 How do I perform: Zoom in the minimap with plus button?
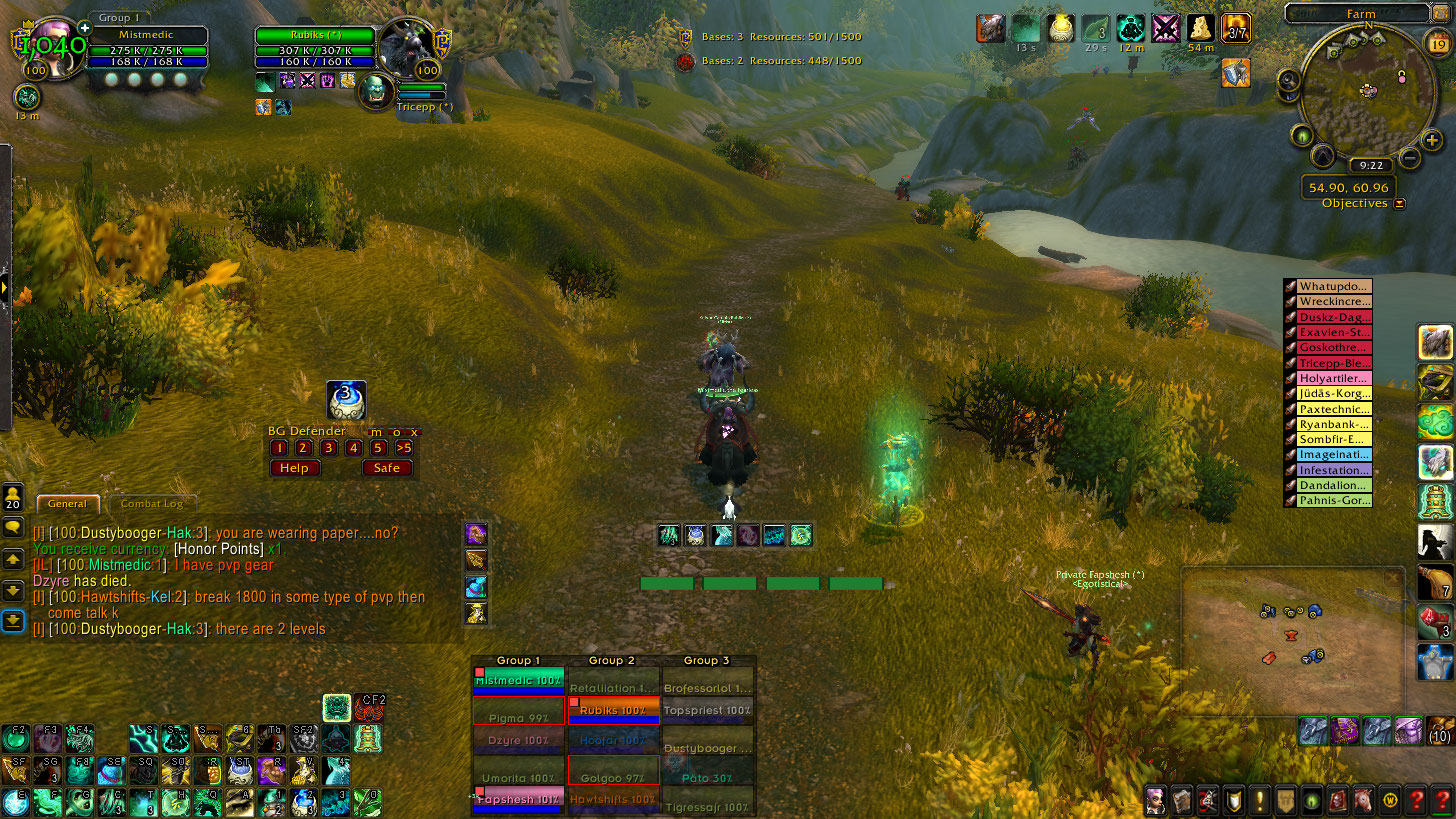(1433, 141)
